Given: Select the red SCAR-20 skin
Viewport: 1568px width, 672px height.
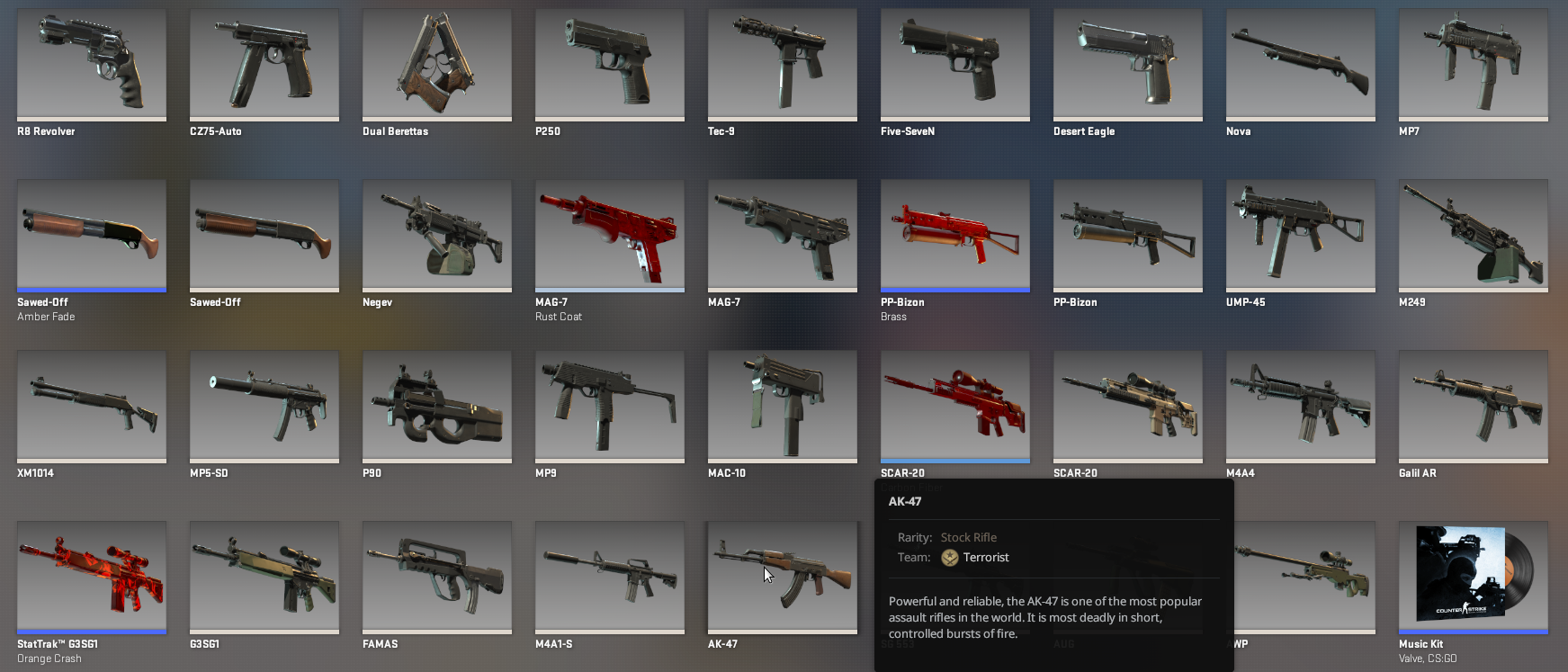Looking at the screenshot, I should tap(954, 405).
